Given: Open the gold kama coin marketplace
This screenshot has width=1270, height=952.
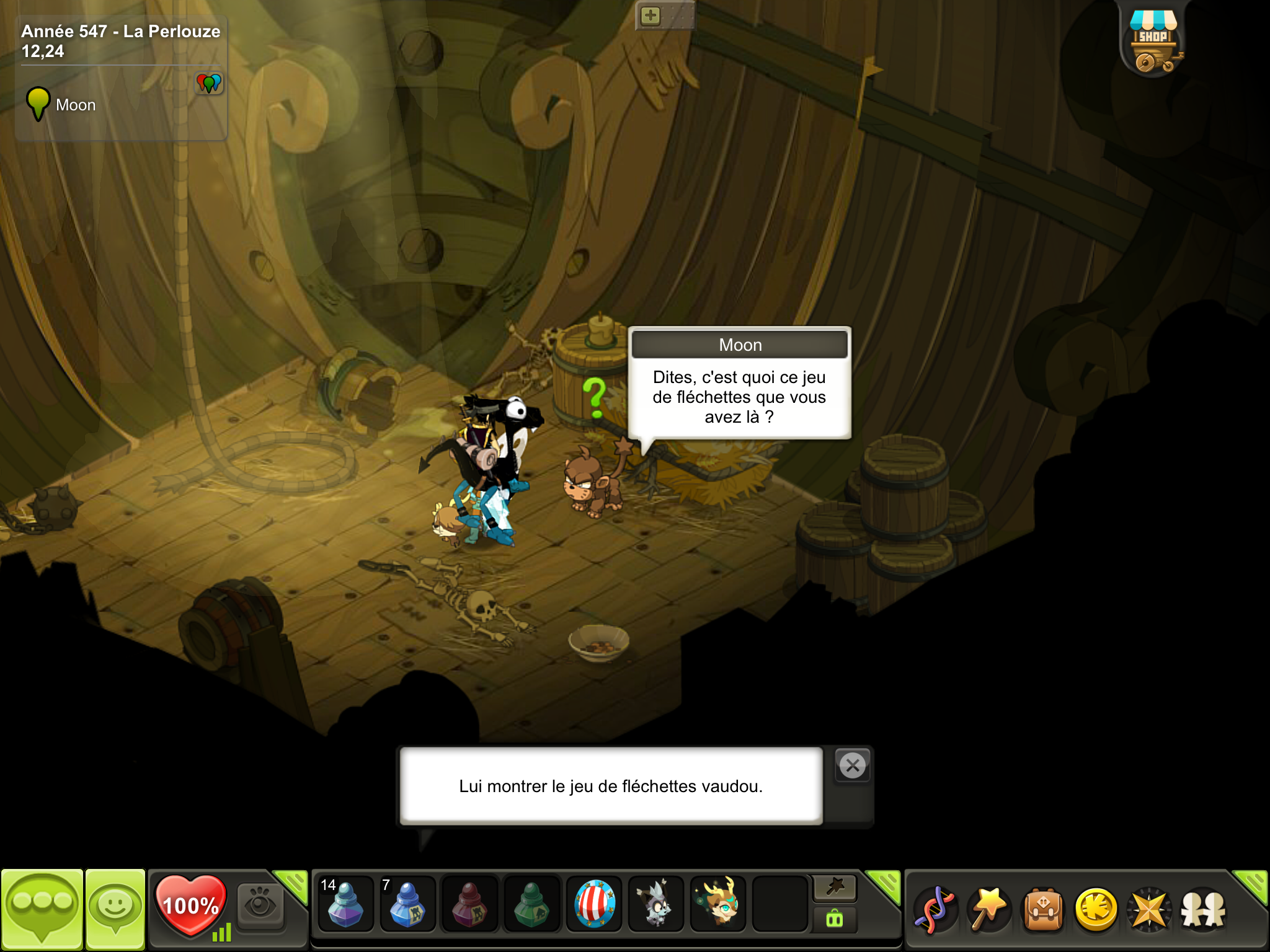Looking at the screenshot, I should pyautogui.click(x=1096, y=910).
